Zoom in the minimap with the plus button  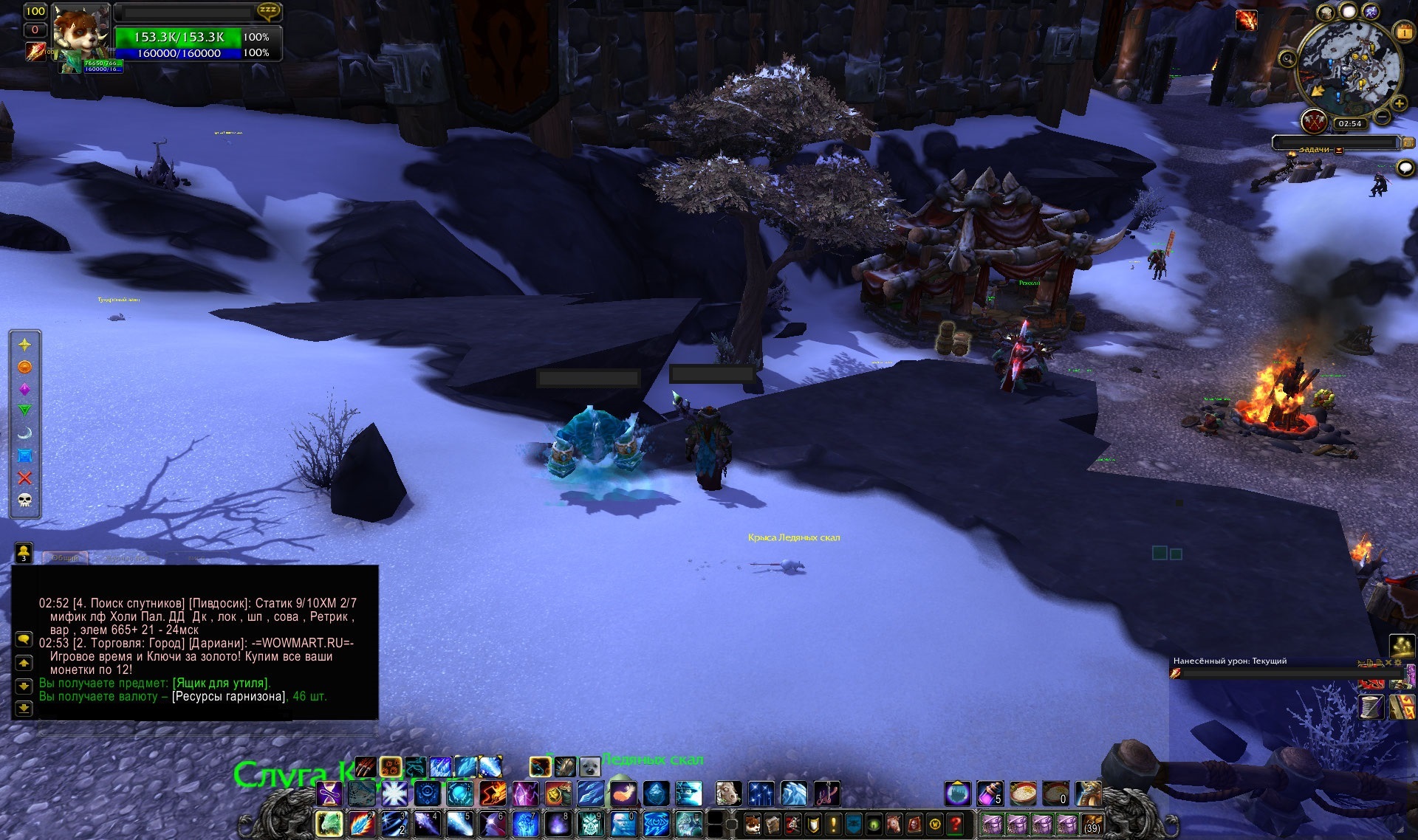(1400, 104)
